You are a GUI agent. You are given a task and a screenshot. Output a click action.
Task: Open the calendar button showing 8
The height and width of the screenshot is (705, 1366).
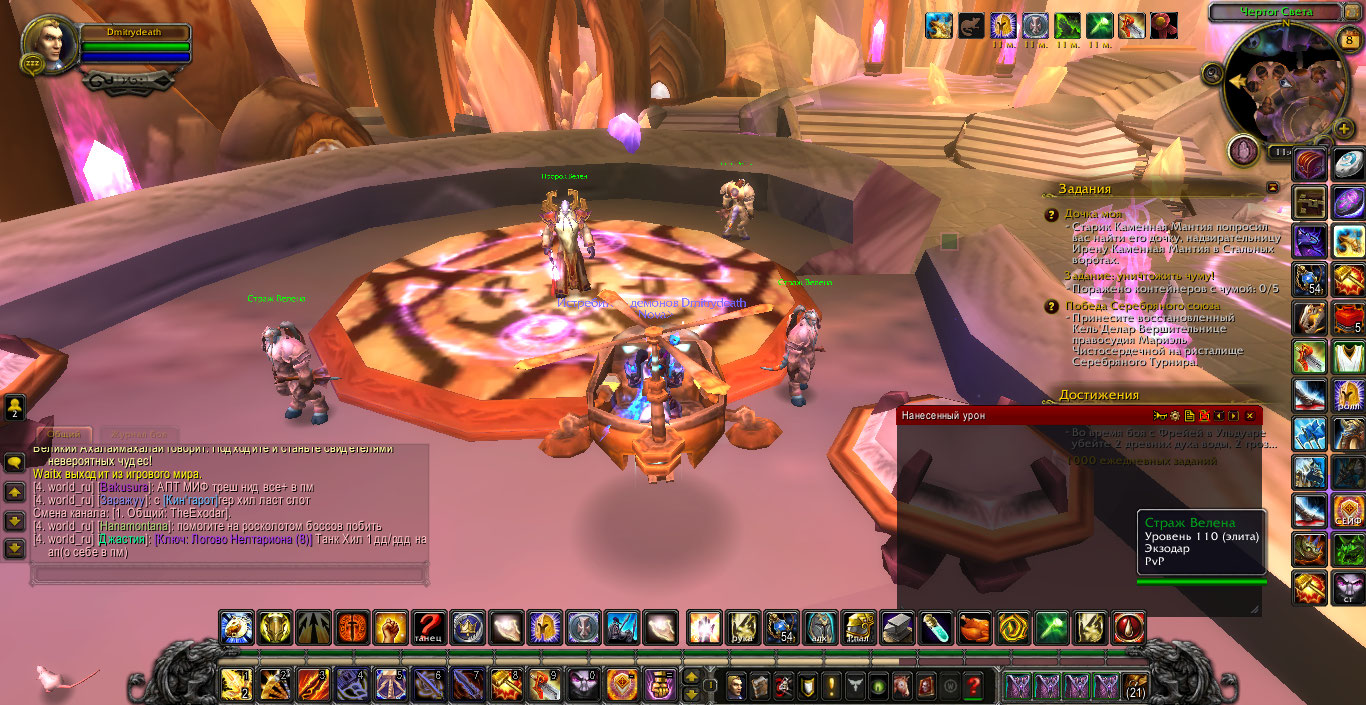[x=1349, y=40]
